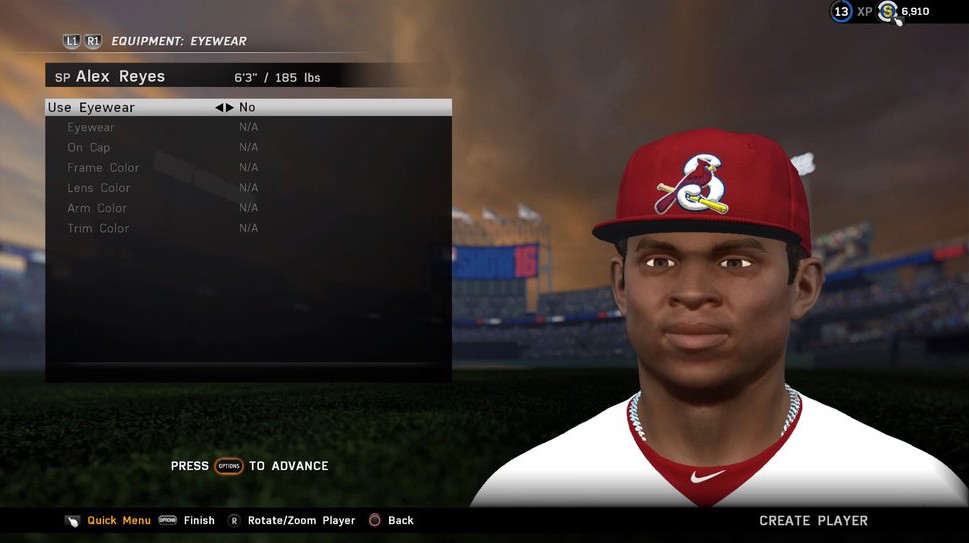Open the Quick Menu
The height and width of the screenshot is (543, 969).
click(x=118, y=520)
